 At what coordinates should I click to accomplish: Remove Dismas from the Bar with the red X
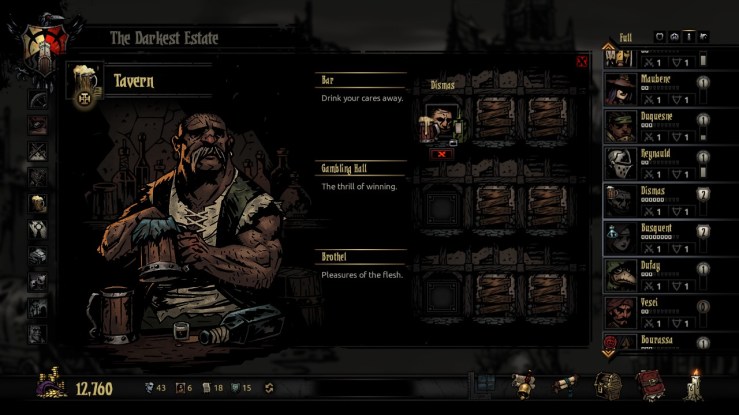coord(441,154)
